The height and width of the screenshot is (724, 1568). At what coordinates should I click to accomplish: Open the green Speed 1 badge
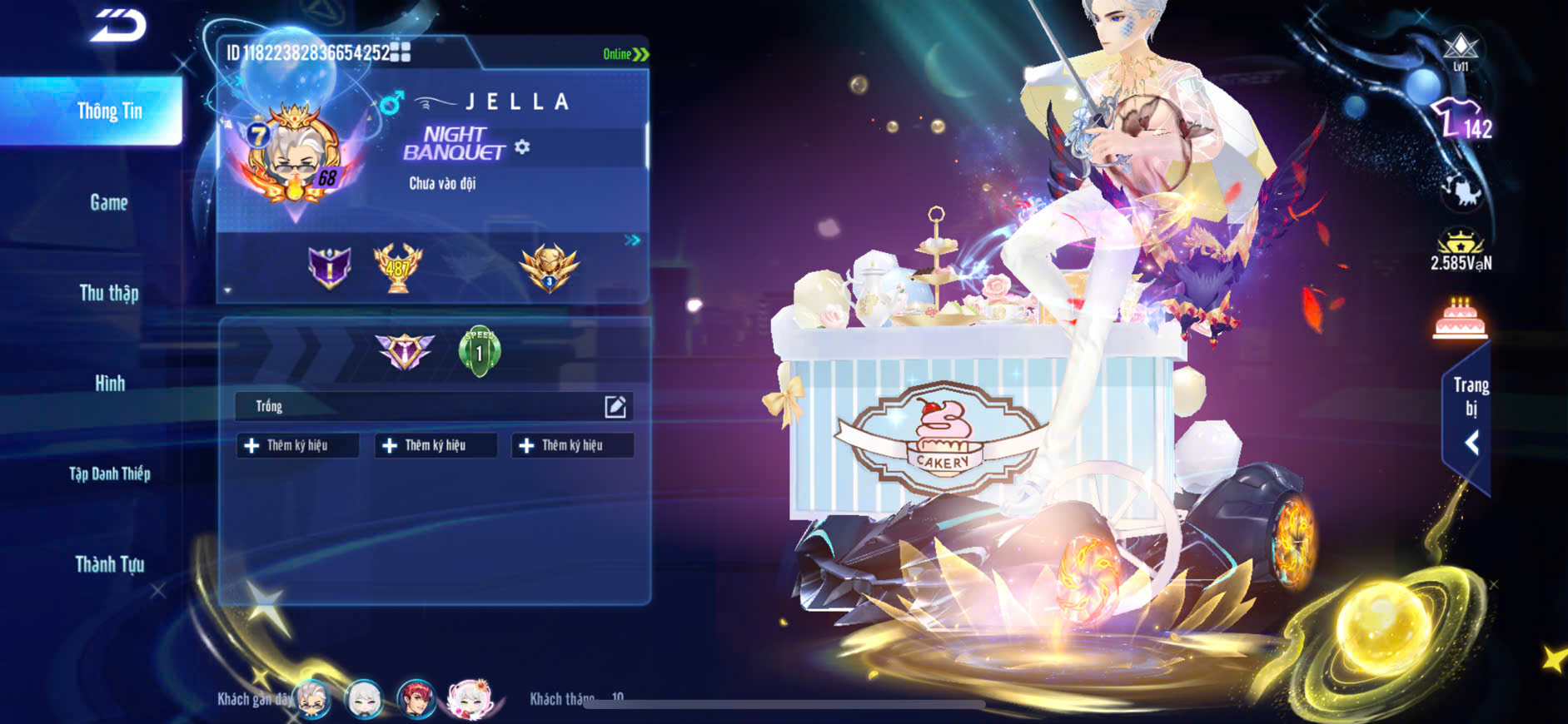[479, 351]
